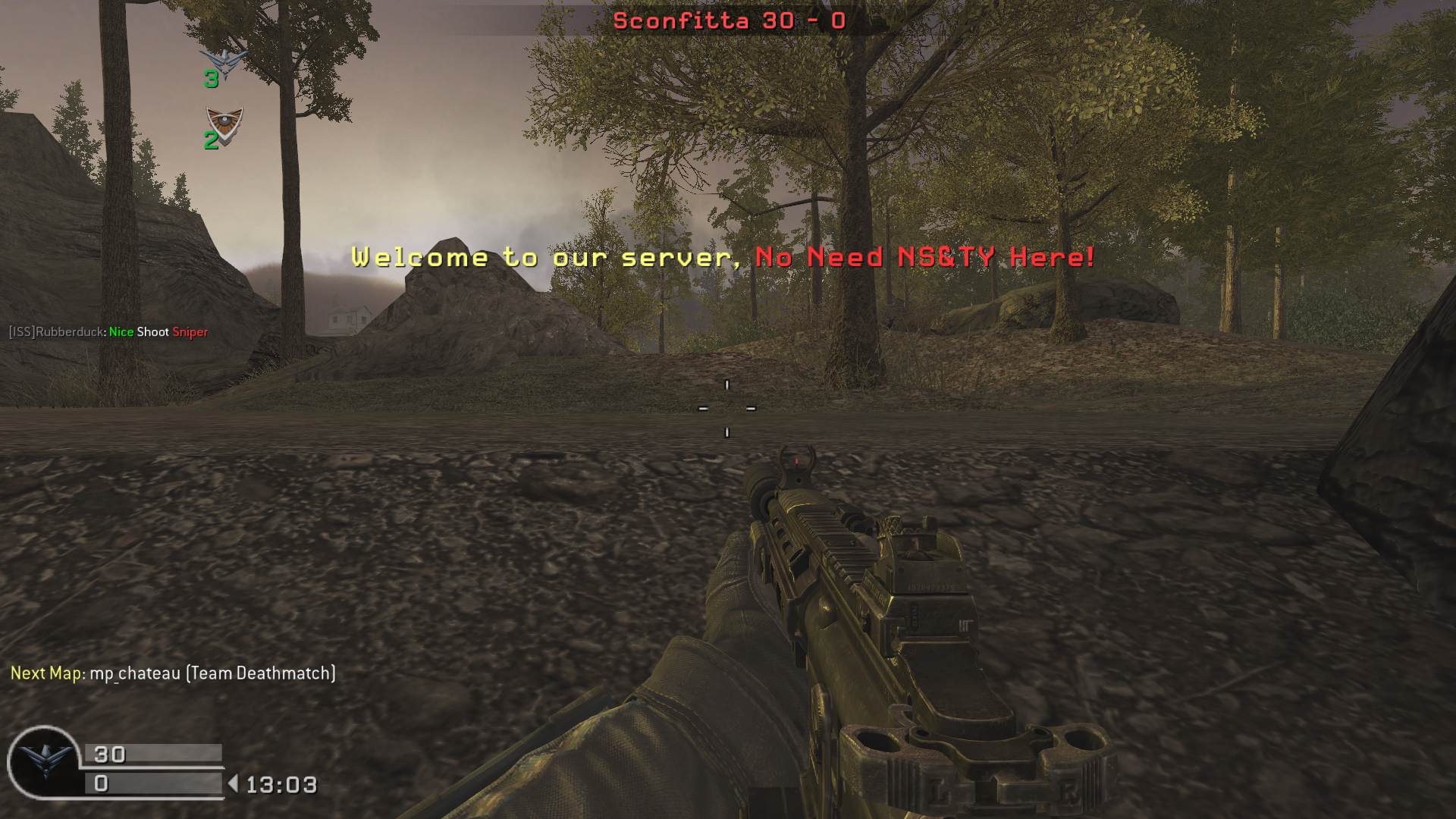Click the circular team emblem beside the score bars
The height and width of the screenshot is (819, 1456).
(x=43, y=761)
